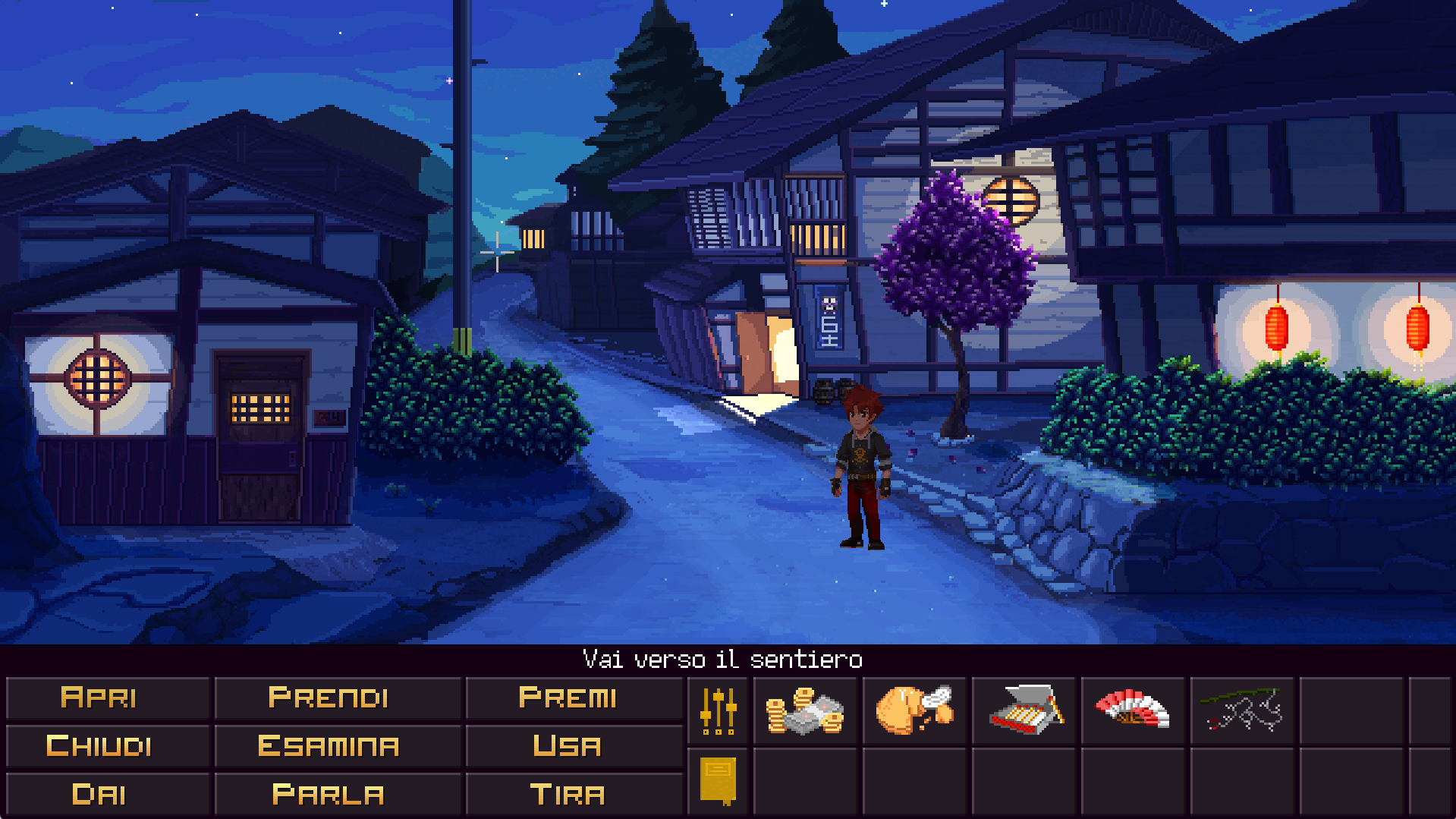Pick the Prendi verb
The height and width of the screenshot is (819, 1456).
(329, 698)
